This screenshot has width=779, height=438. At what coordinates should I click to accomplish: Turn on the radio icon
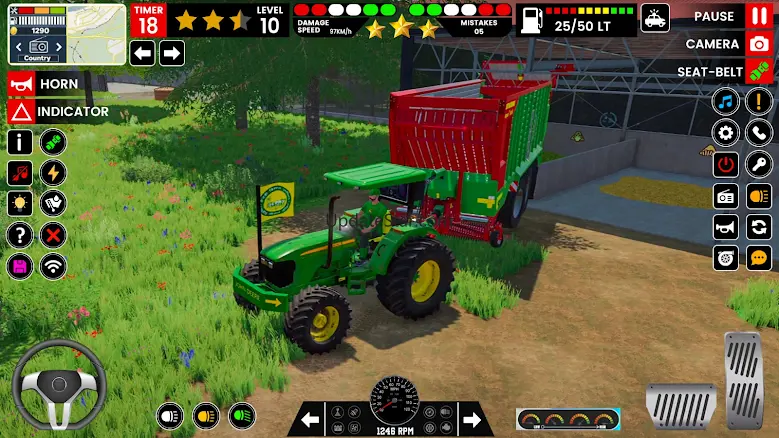(x=726, y=196)
